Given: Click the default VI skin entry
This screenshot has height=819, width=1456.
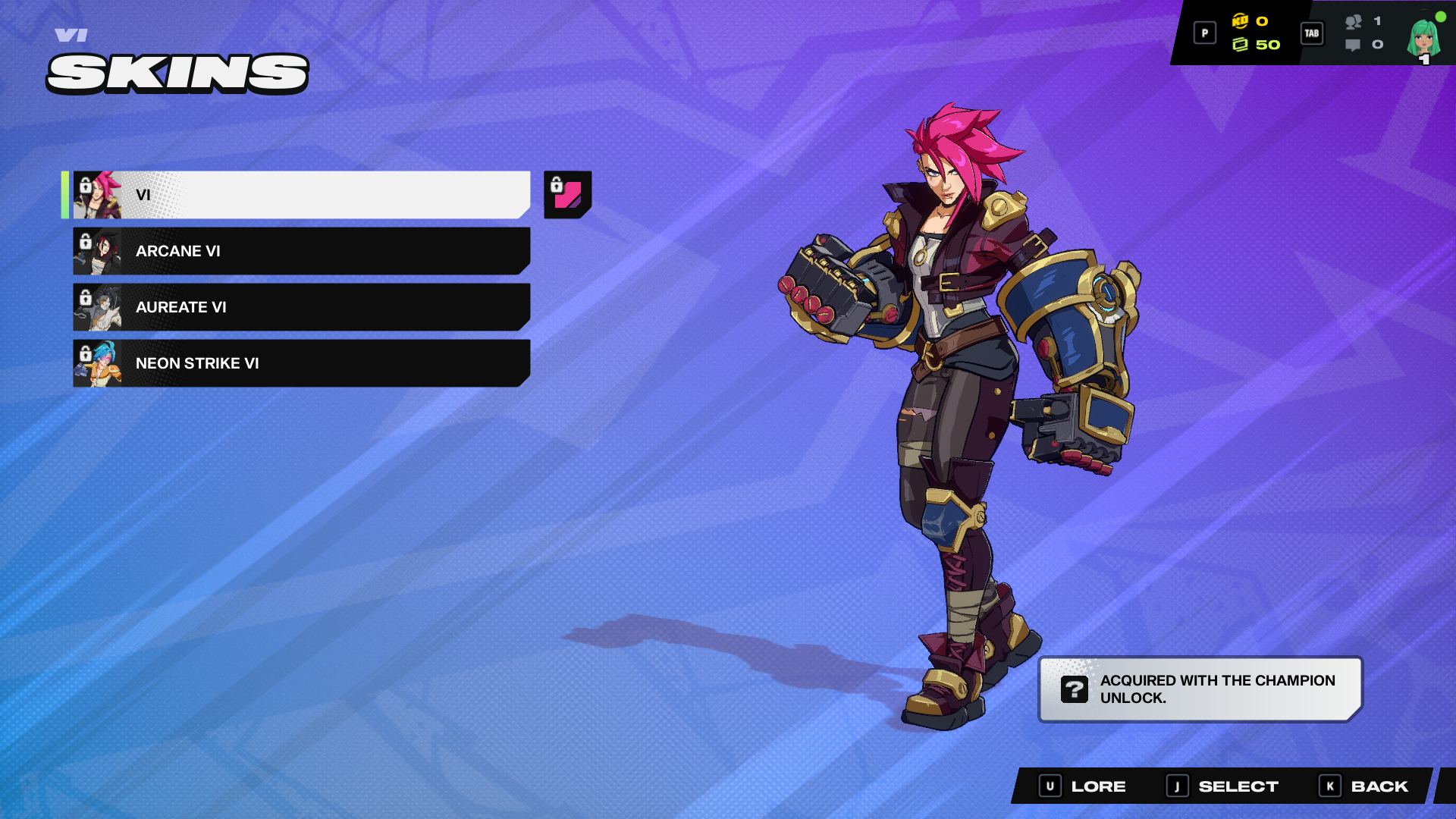Looking at the screenshot, I should 303,194.
